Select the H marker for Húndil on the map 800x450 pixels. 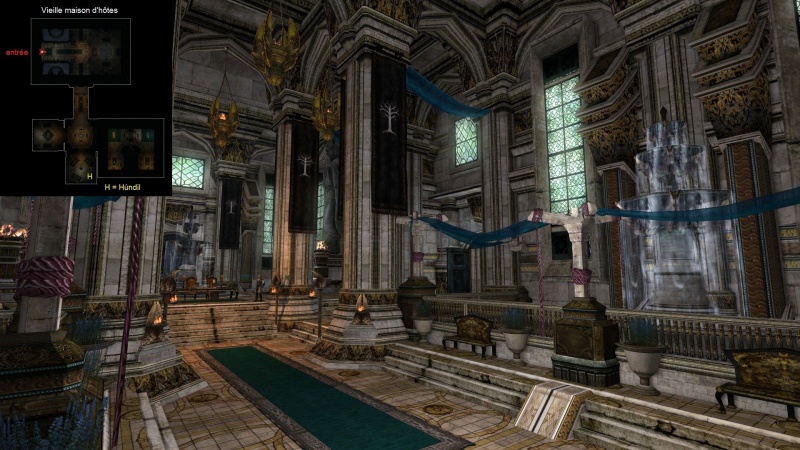pos(90,176)
